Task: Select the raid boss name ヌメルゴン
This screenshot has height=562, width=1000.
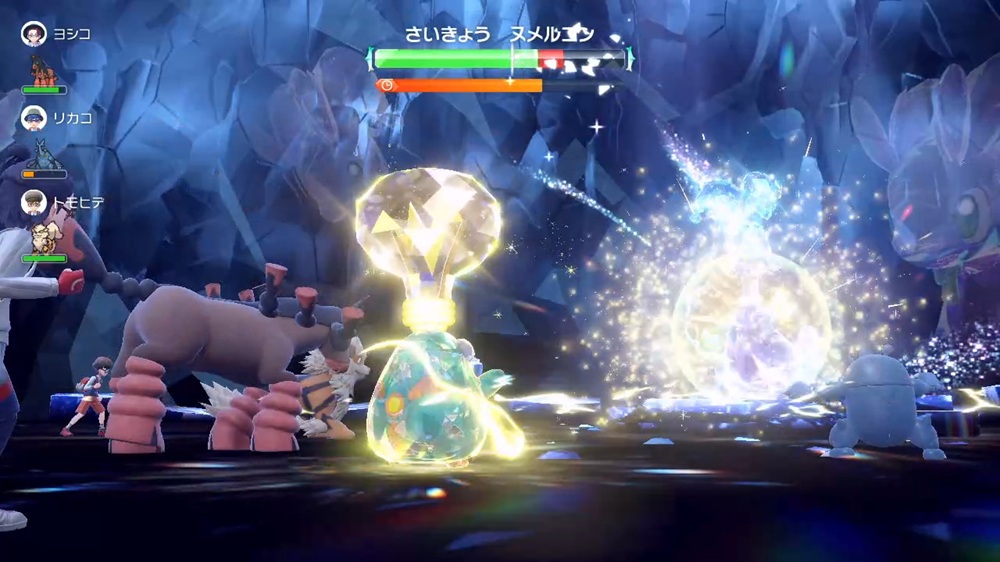Action: [x=552, y=34]
